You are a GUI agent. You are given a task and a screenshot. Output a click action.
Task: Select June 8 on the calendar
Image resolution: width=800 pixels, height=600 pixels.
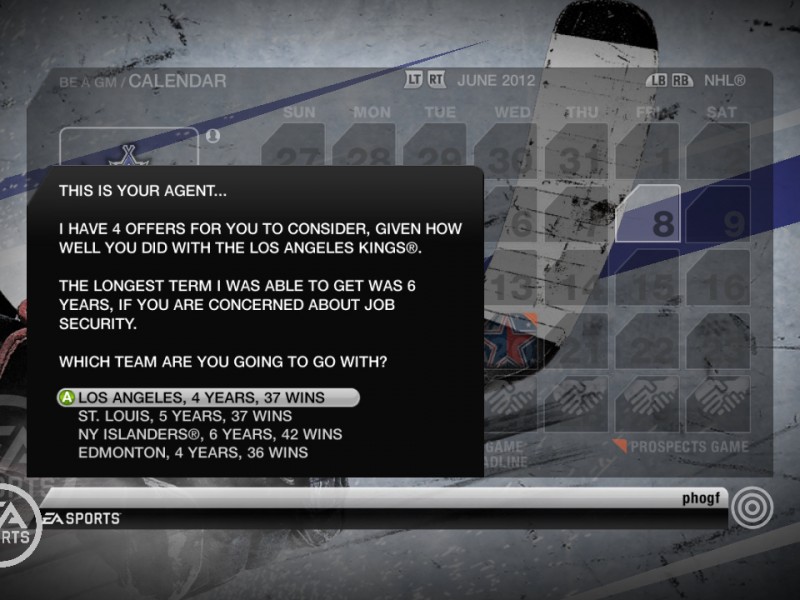point(648,215)
